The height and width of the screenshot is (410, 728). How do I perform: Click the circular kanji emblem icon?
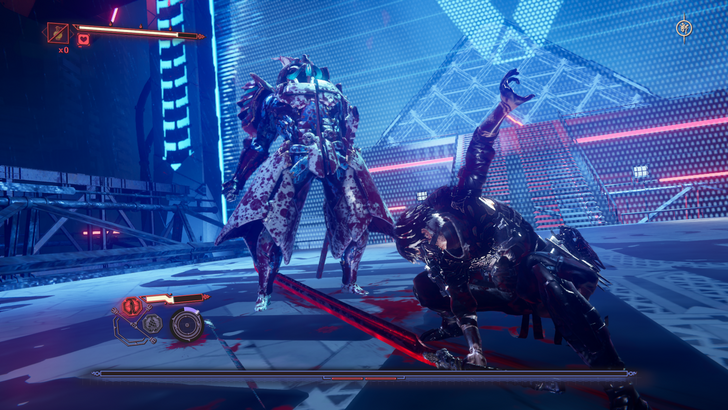point(684,28)
